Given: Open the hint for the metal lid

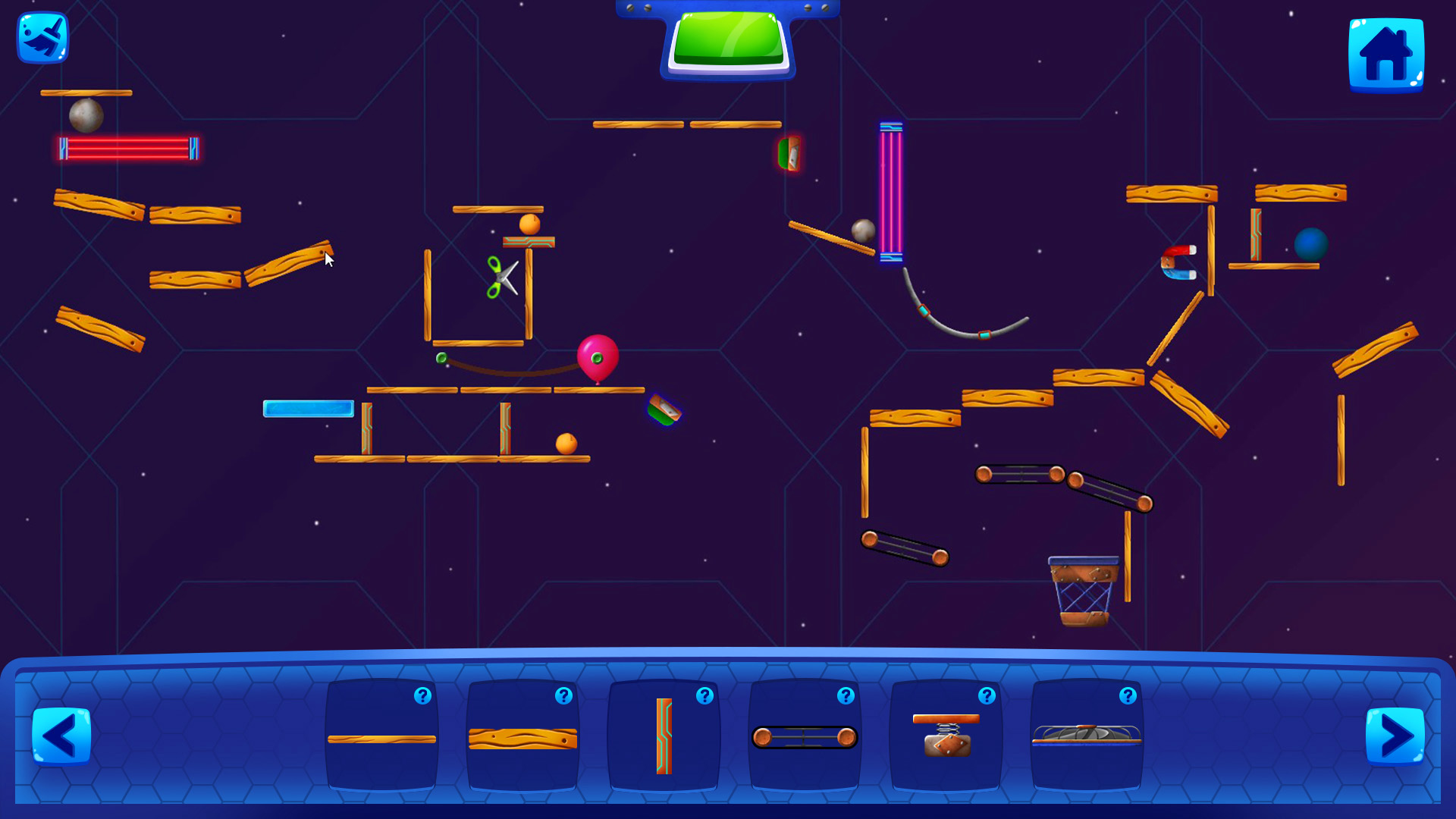Looking at the screenshot, I should 1128,695.
